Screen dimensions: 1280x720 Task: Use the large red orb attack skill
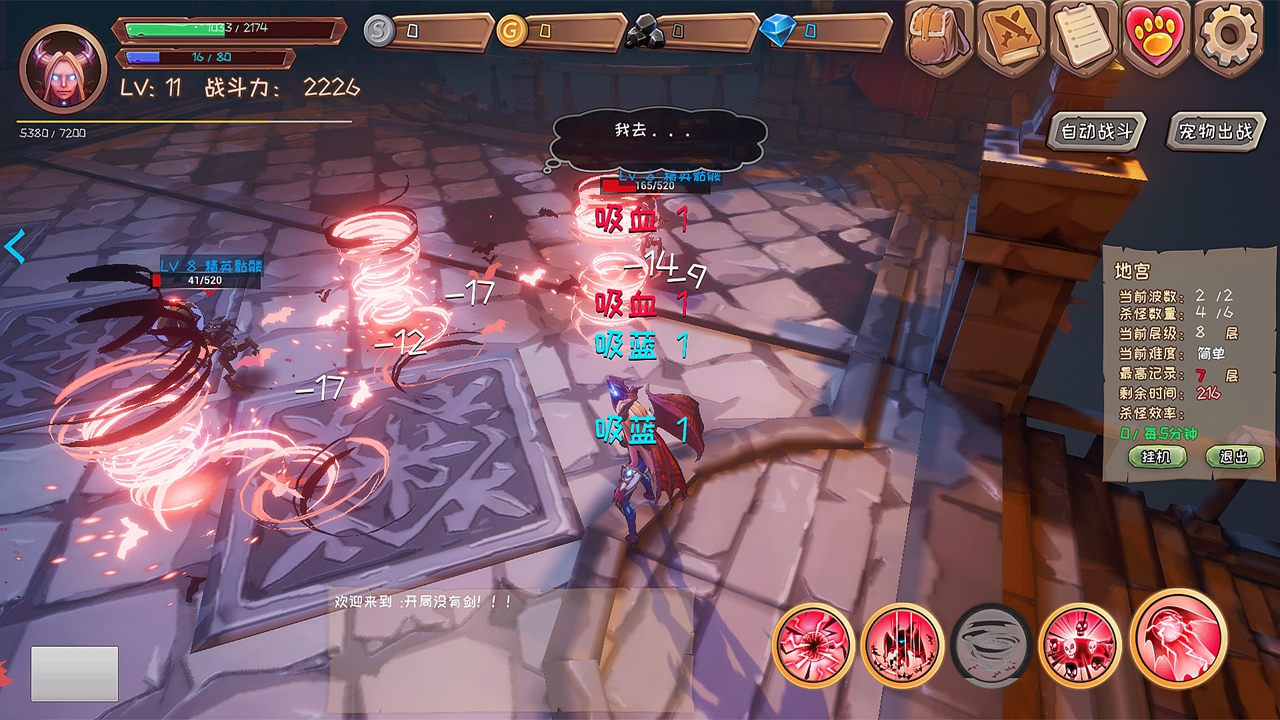point(1179,639)
